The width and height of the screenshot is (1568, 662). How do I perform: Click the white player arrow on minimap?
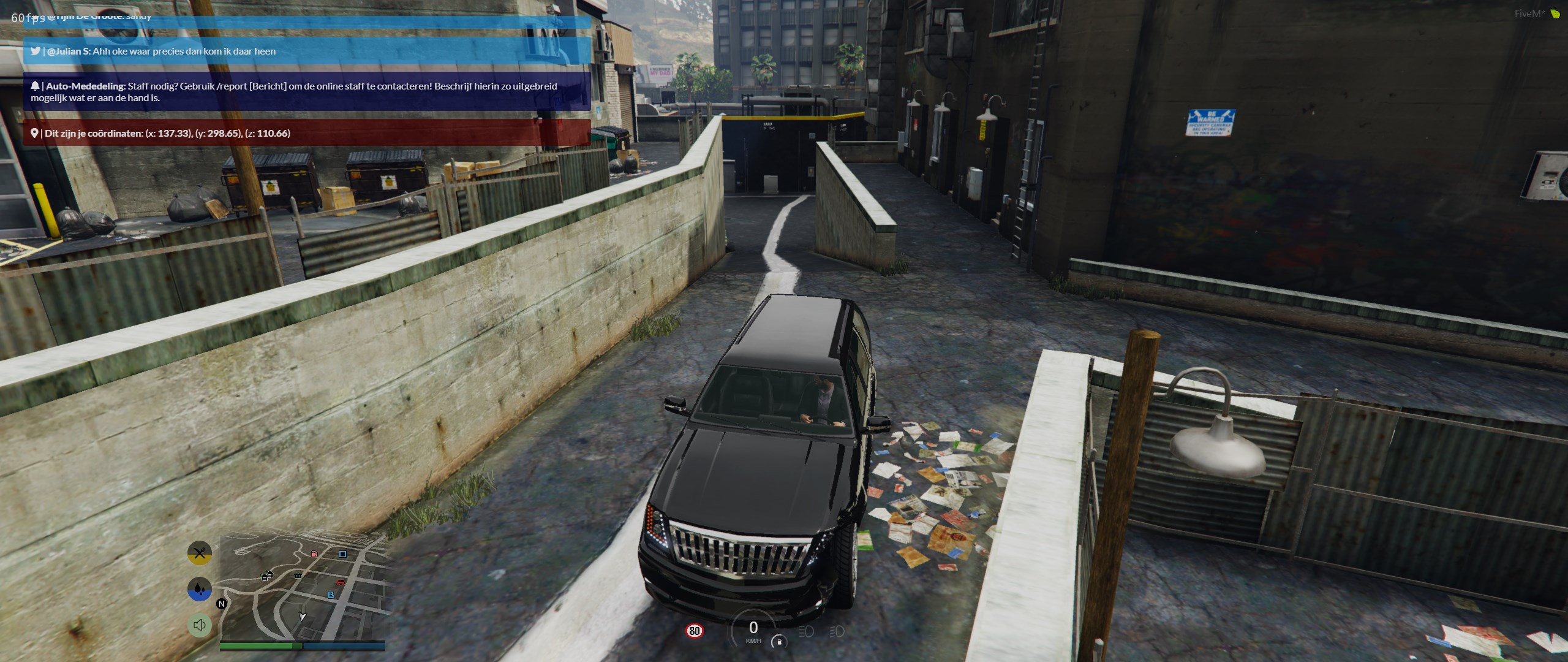302,616
